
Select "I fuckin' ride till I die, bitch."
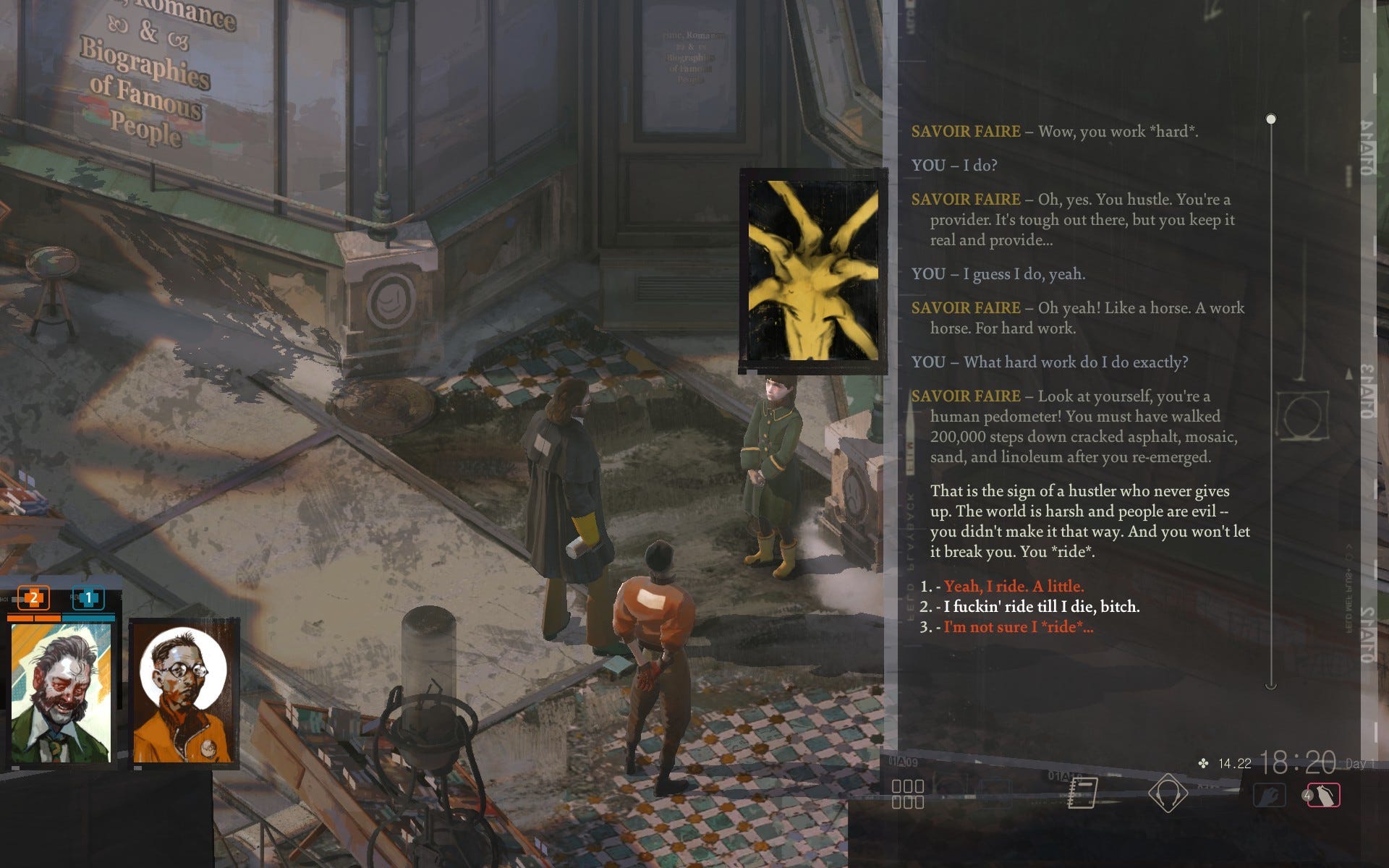coord(1042,607)
